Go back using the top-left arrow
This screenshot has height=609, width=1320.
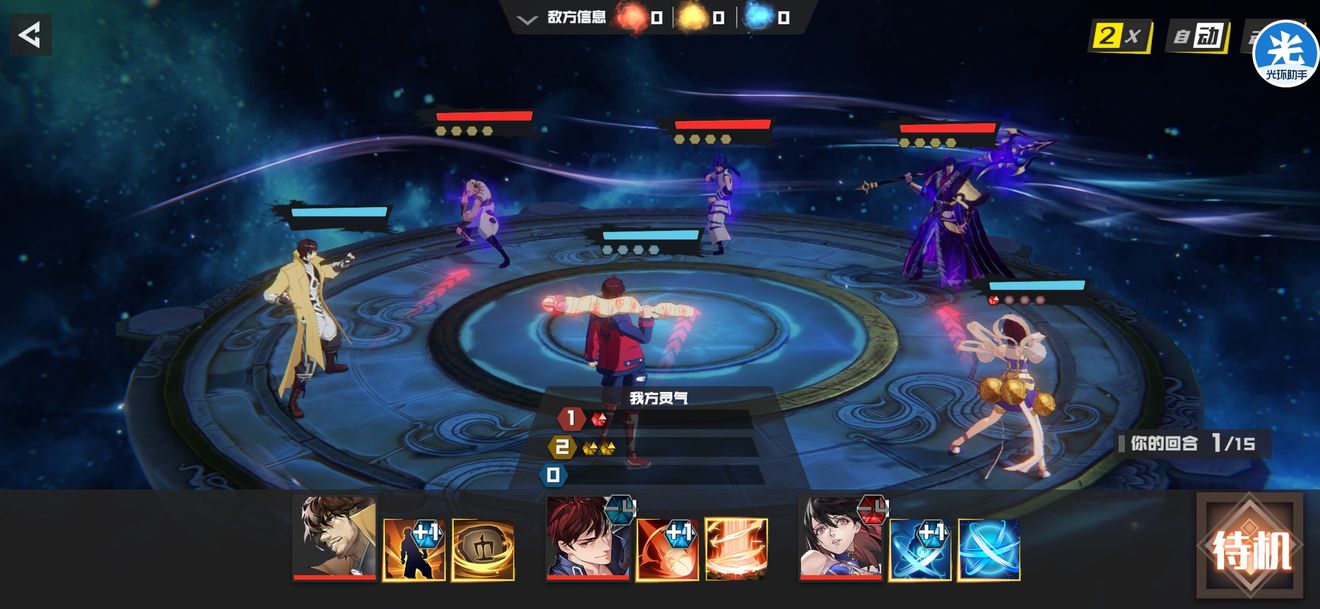(30, 35)
